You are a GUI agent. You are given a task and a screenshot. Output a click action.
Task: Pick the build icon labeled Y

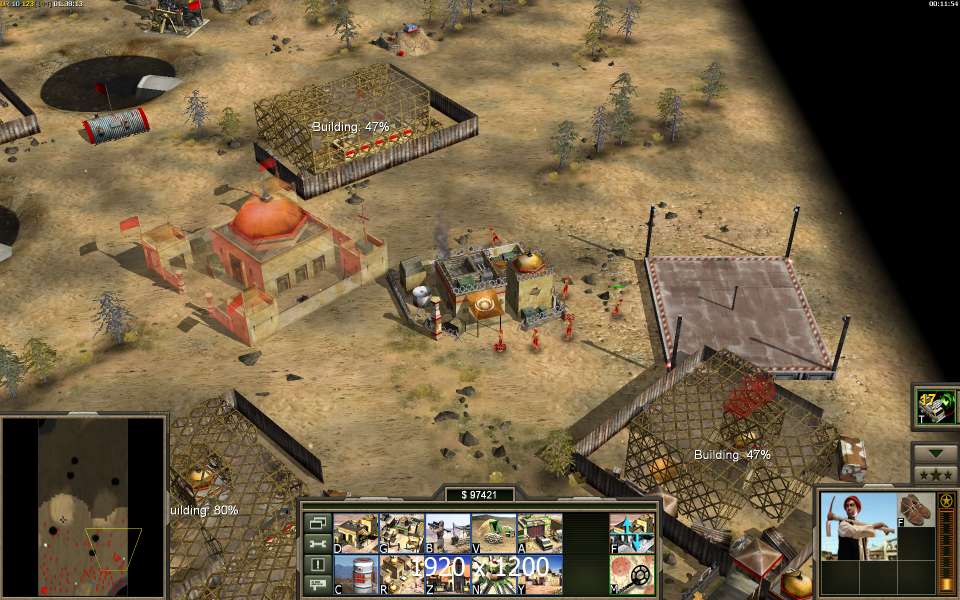[x=539, y=575]
